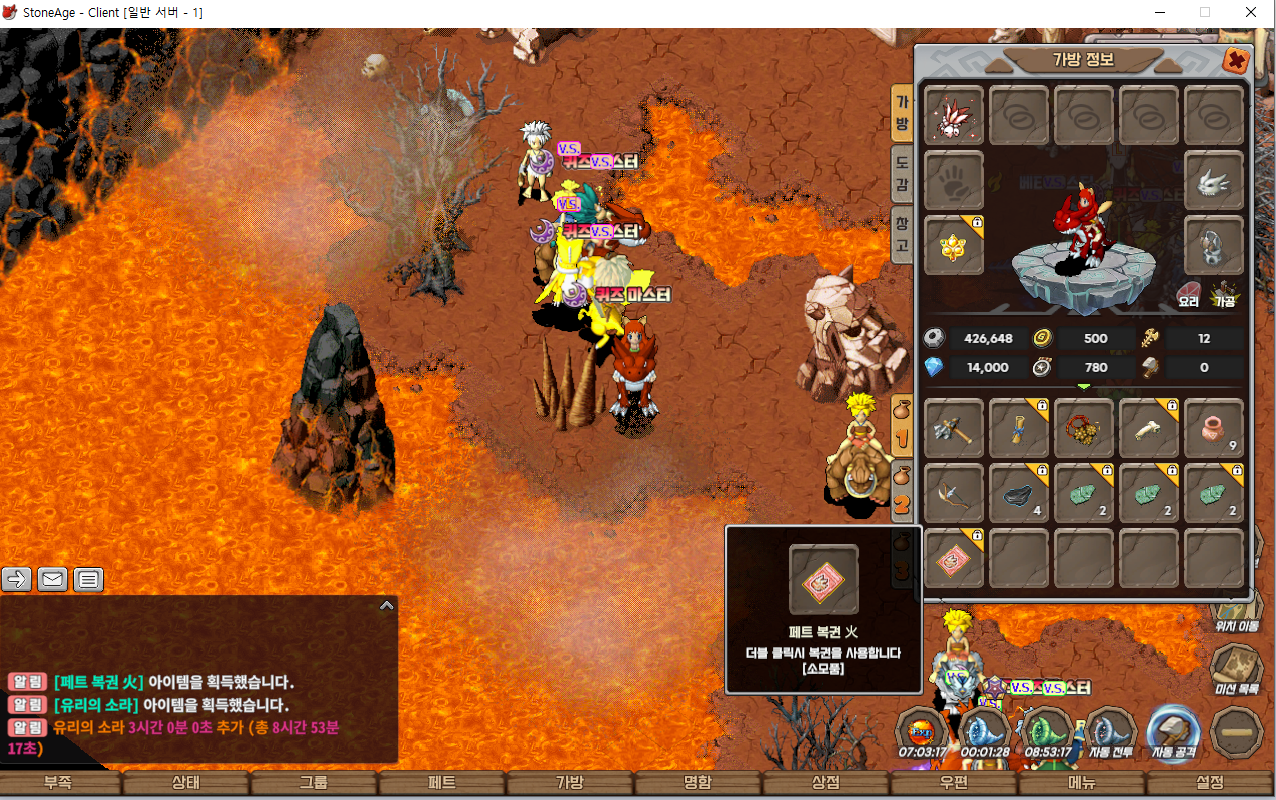Collapse the chat log with the arrow
1276x800 pixels.
click(386, 605)
